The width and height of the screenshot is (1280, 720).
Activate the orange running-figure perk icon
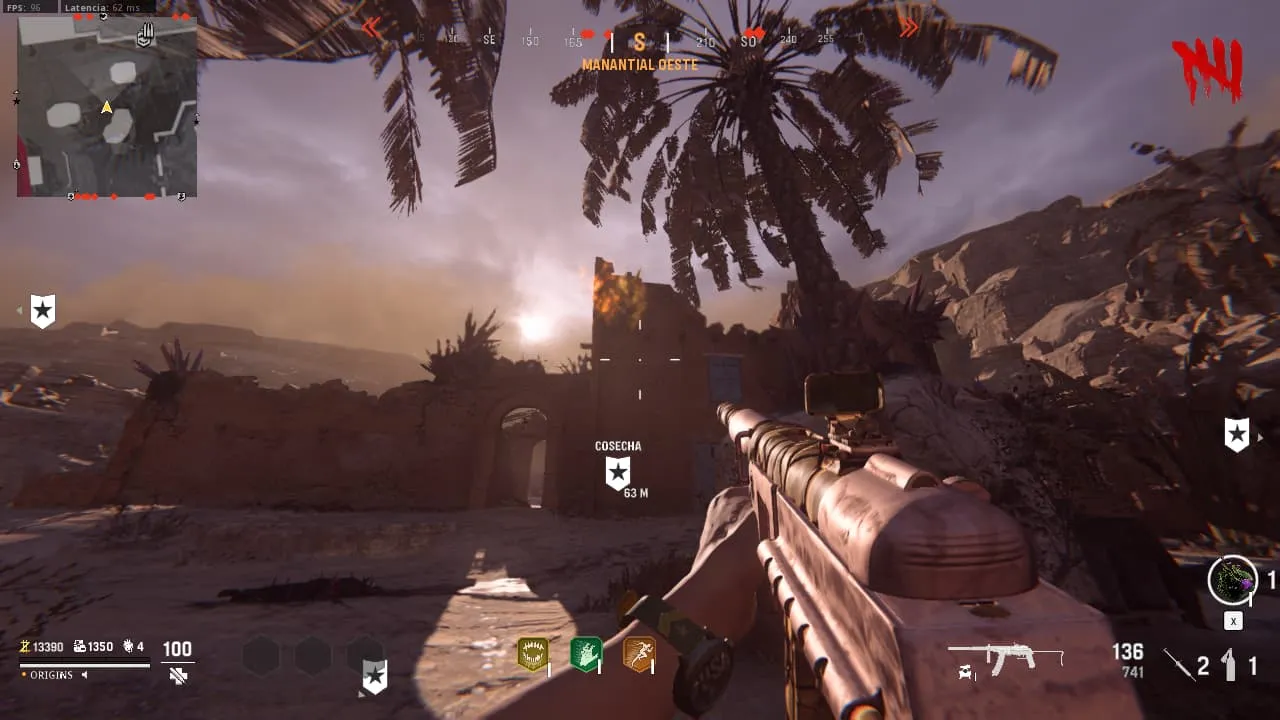point(638,655)
